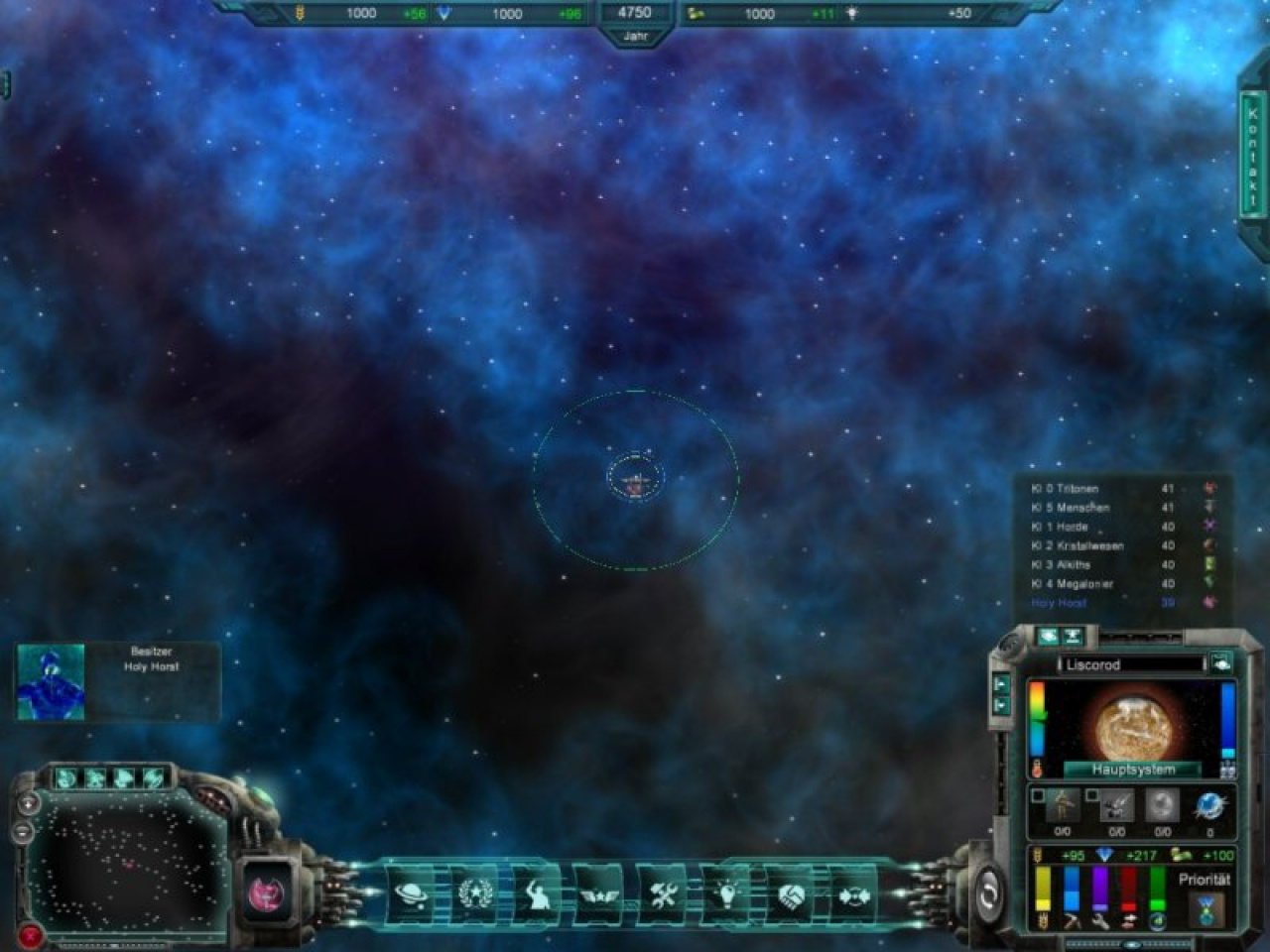Click the galaxy minimap
The height and width of the screenshot is (952, 1270).
(x=124, y=863)
